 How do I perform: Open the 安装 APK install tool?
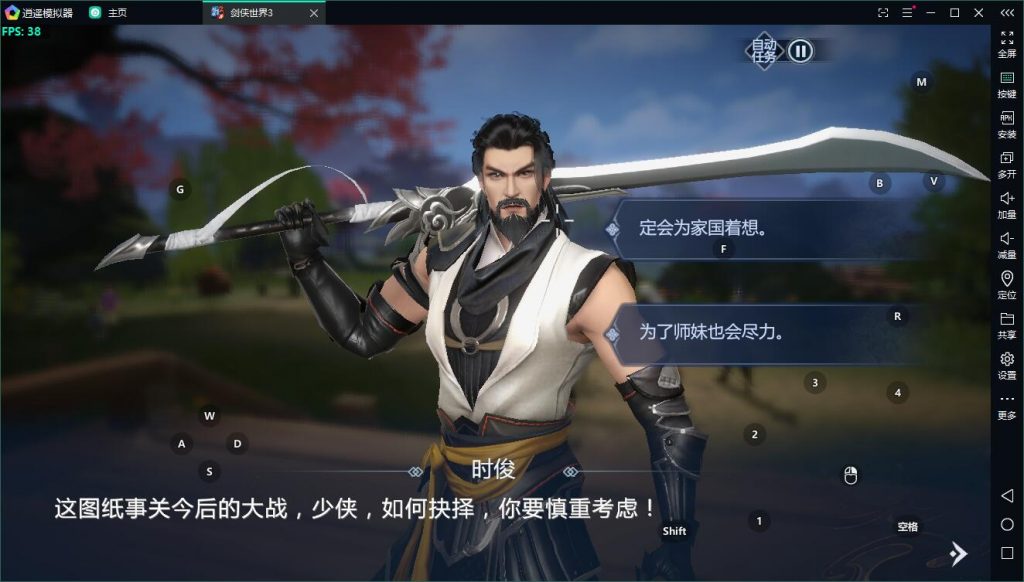coord(1007,124)
